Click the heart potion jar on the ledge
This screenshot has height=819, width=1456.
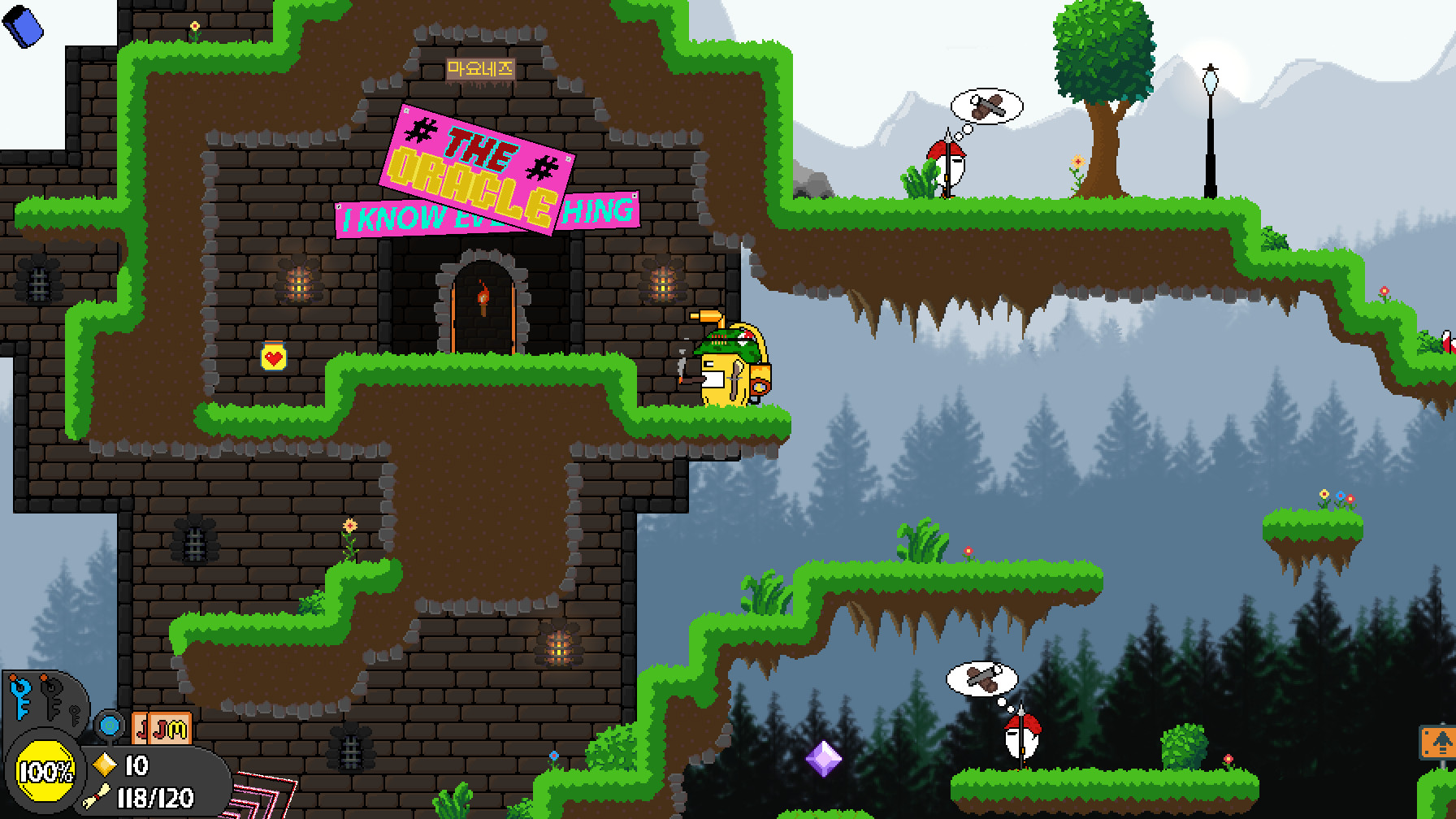274,355
